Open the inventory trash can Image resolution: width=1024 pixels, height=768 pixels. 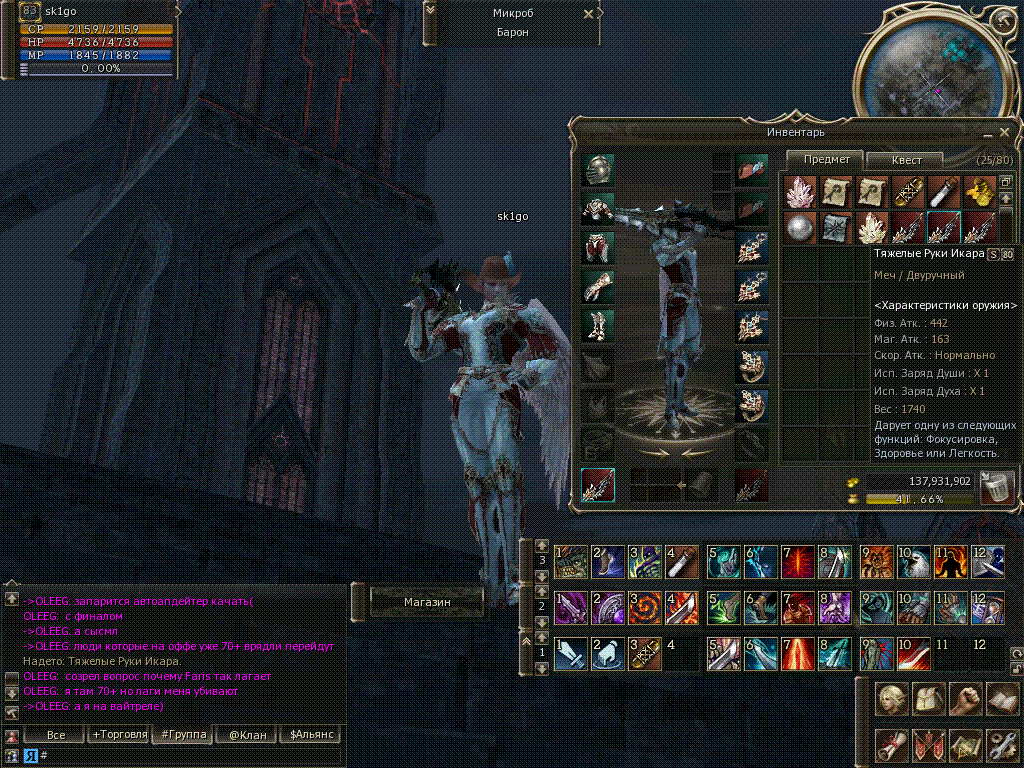[997, 488]
